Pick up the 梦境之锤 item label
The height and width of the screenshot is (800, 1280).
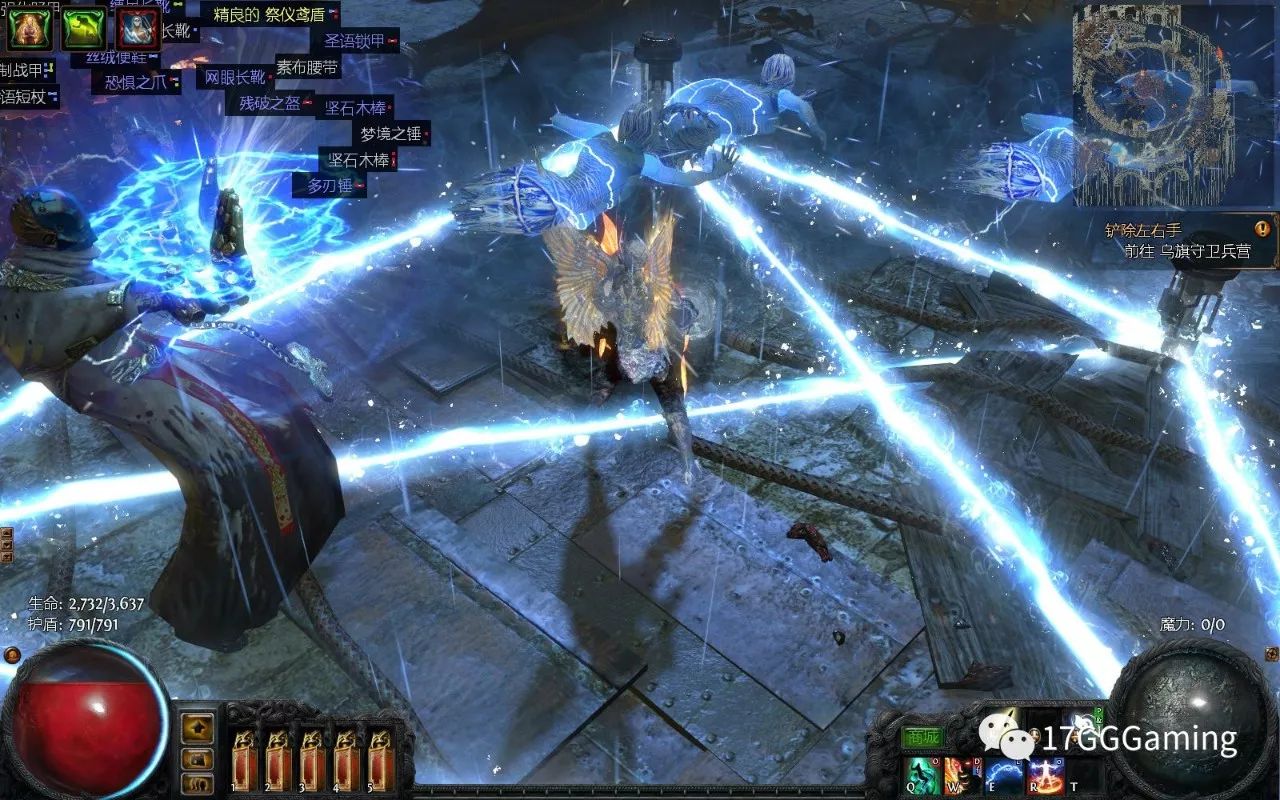pyautogui.click(x=393, y=134)
